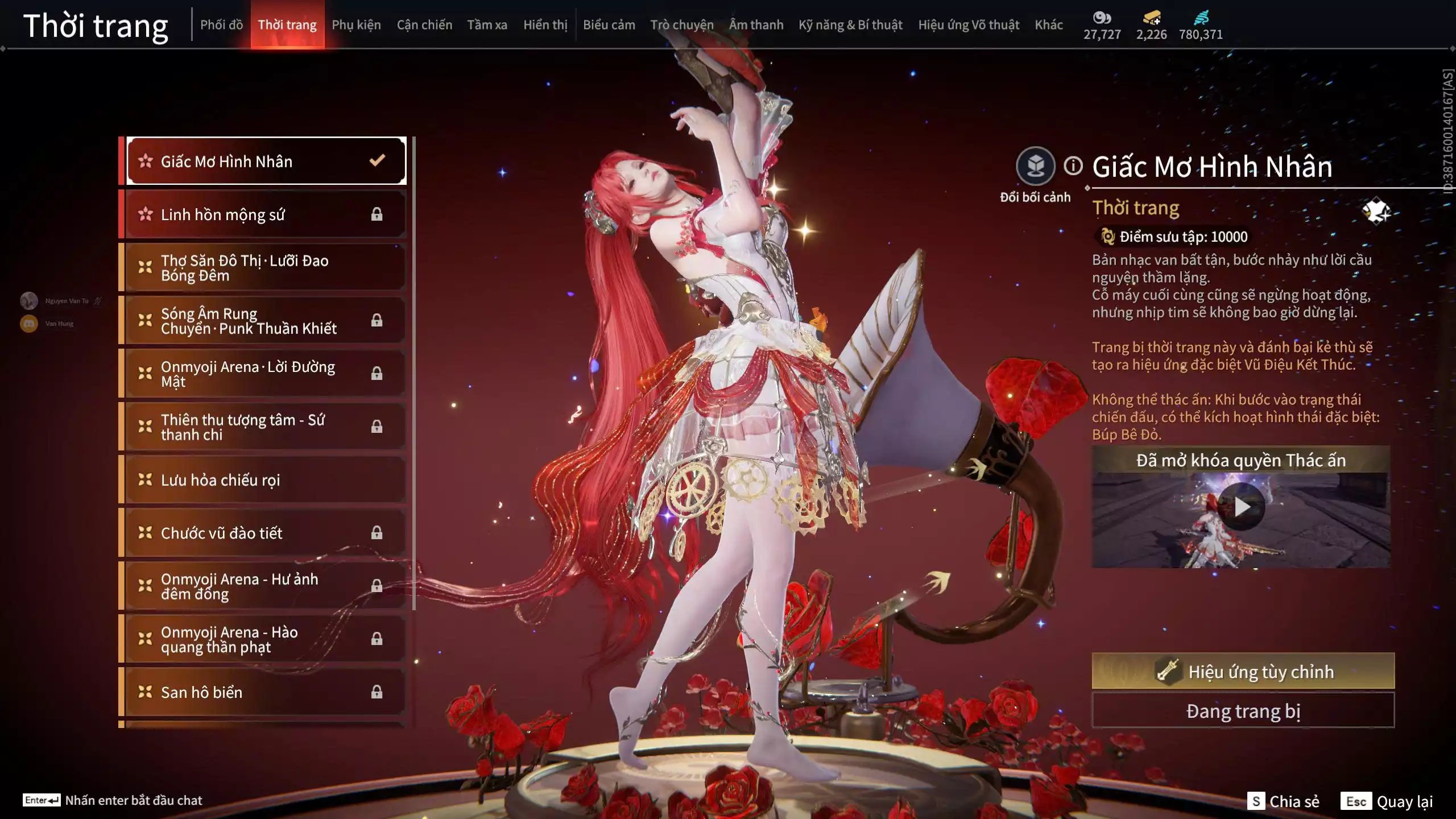Open Hiệu ứng tùy chỉnh customization

pyautogui.click(x=1243, y=671)
